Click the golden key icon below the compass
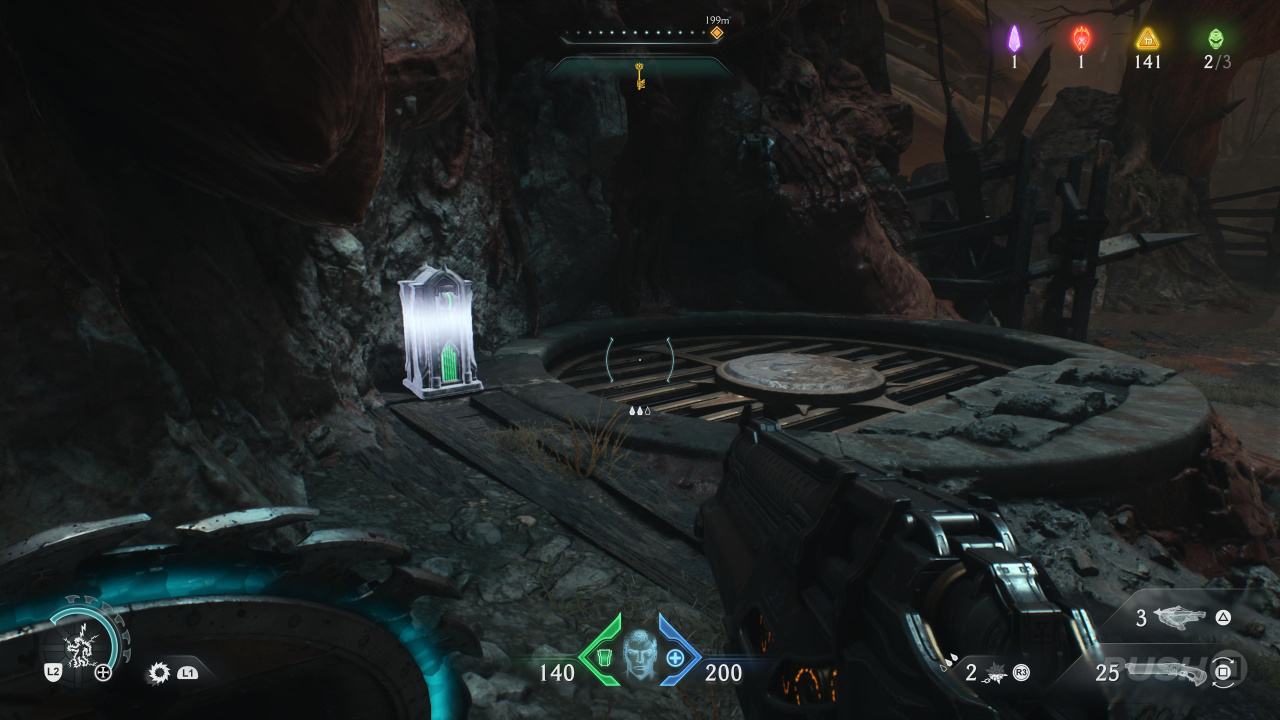 640,75
